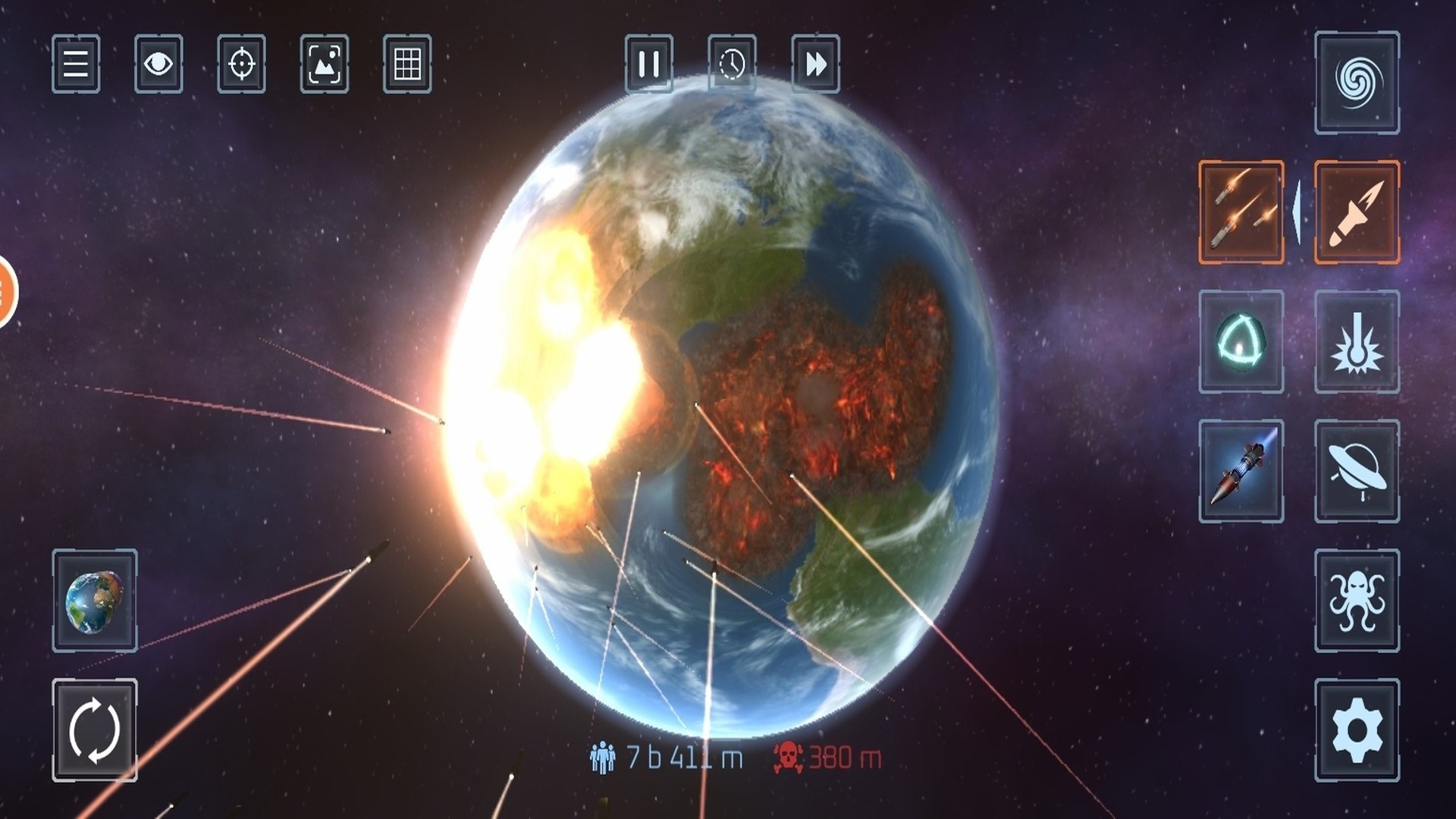The width and height of the screenshot is (1456, 819).
Task: Pause the simulation
Action: coord(648,64)
